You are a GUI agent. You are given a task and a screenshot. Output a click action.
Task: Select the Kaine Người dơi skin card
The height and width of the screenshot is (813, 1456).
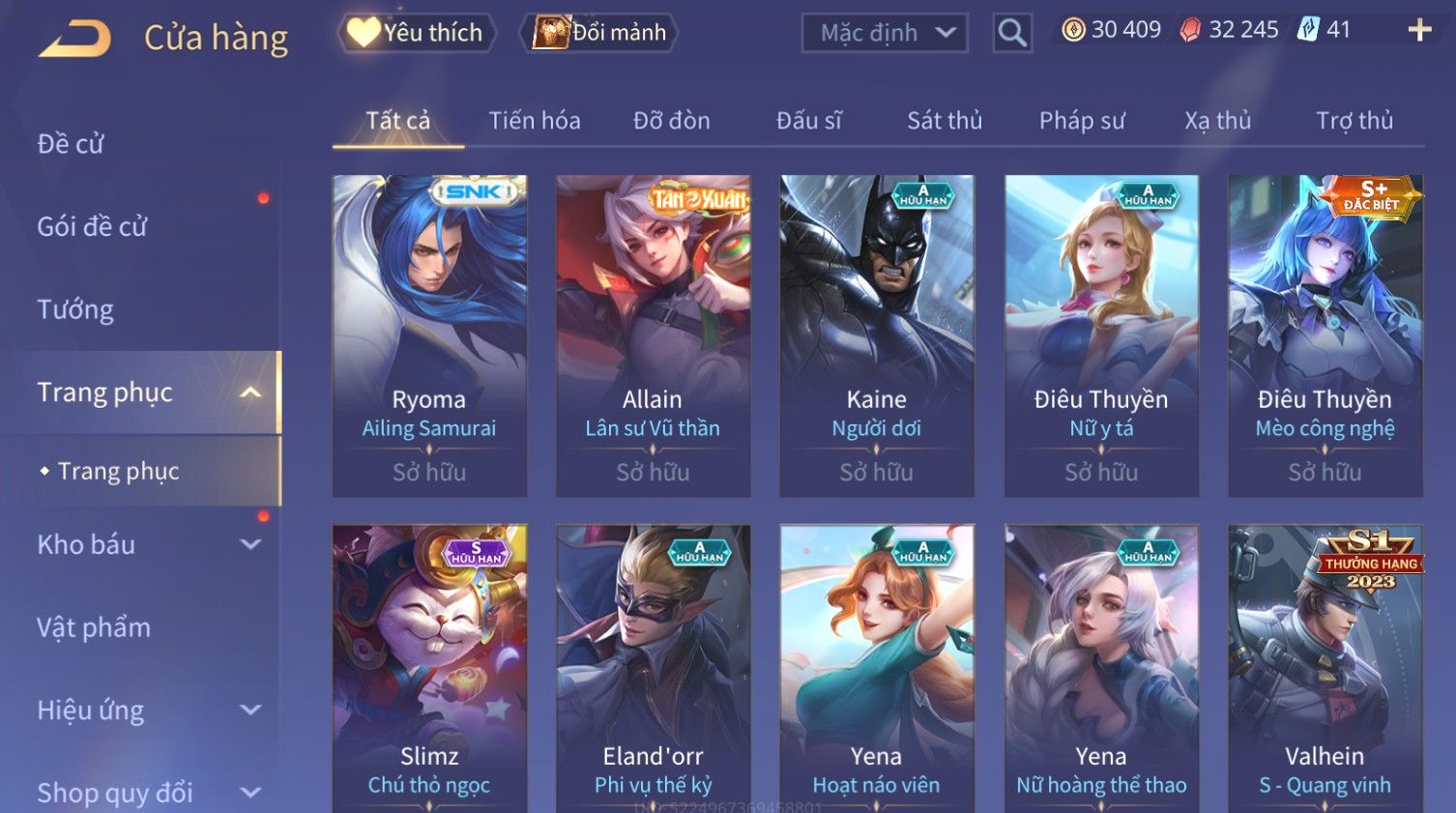click(877, 335)
